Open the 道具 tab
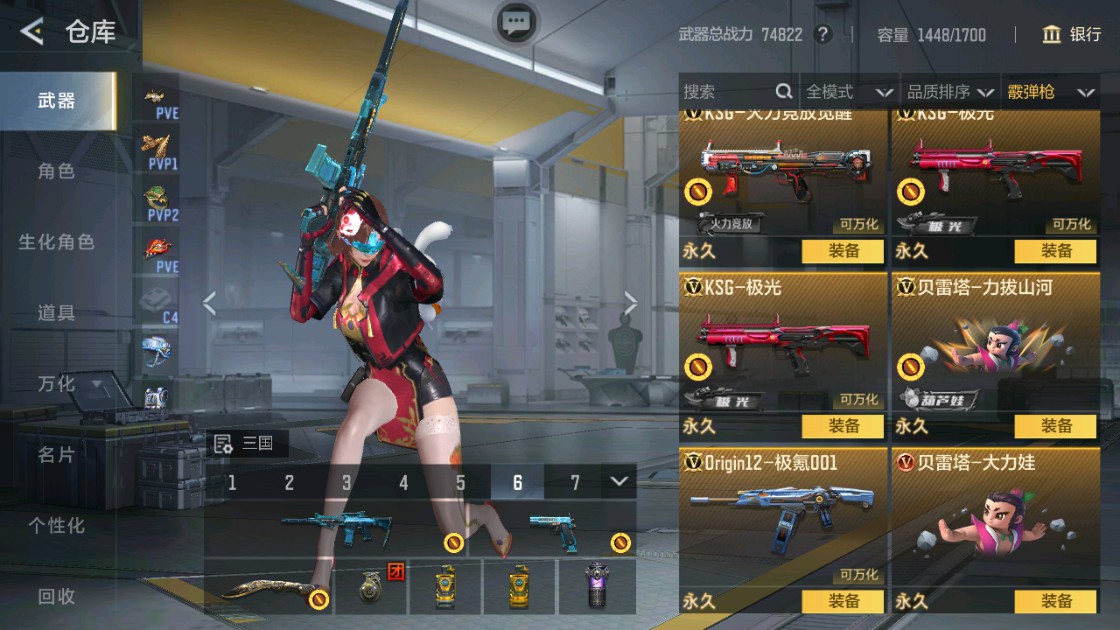Screen dimensions: 1120x630 coord(56,313)
